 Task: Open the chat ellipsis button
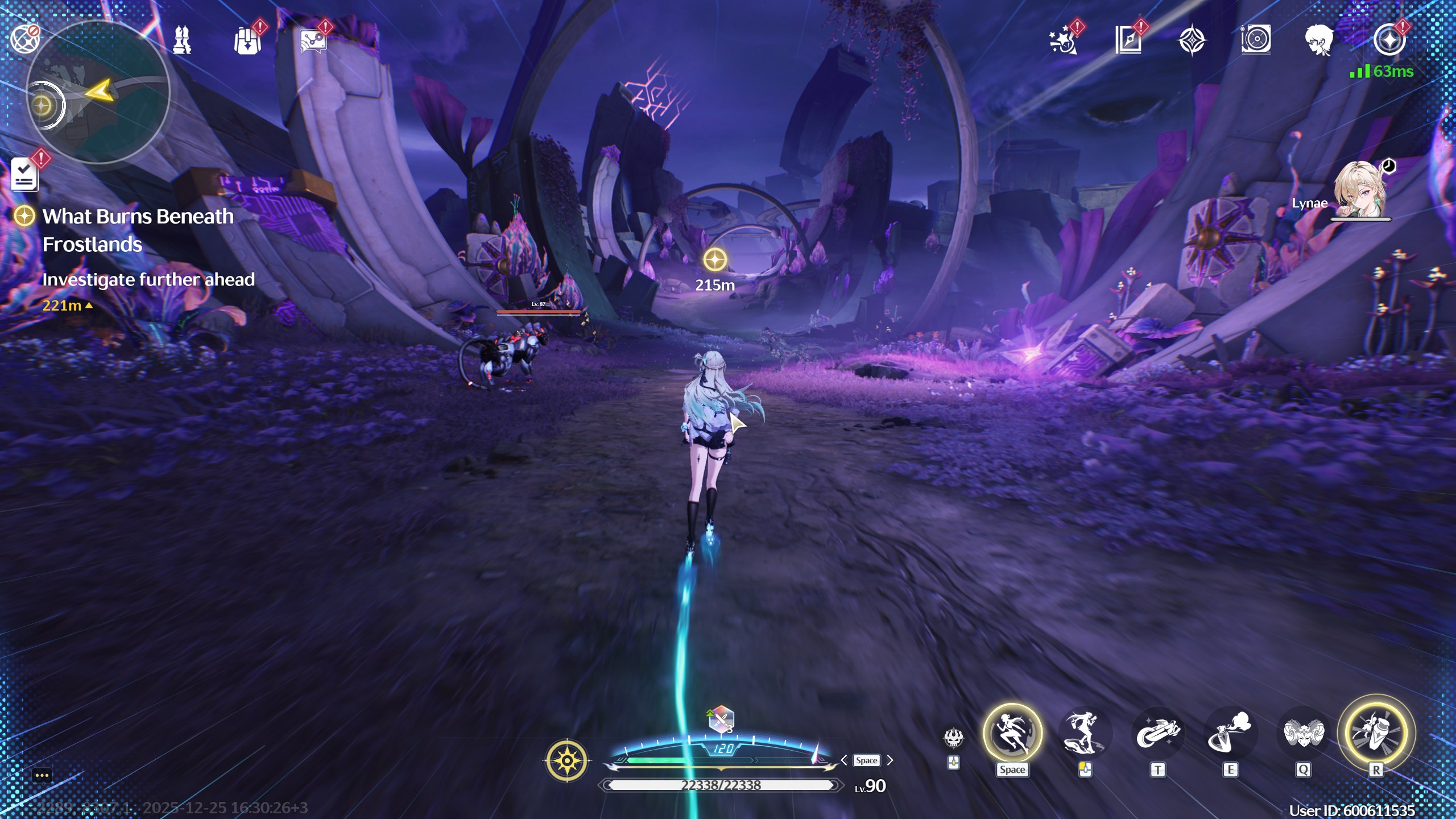click(42, 775)
